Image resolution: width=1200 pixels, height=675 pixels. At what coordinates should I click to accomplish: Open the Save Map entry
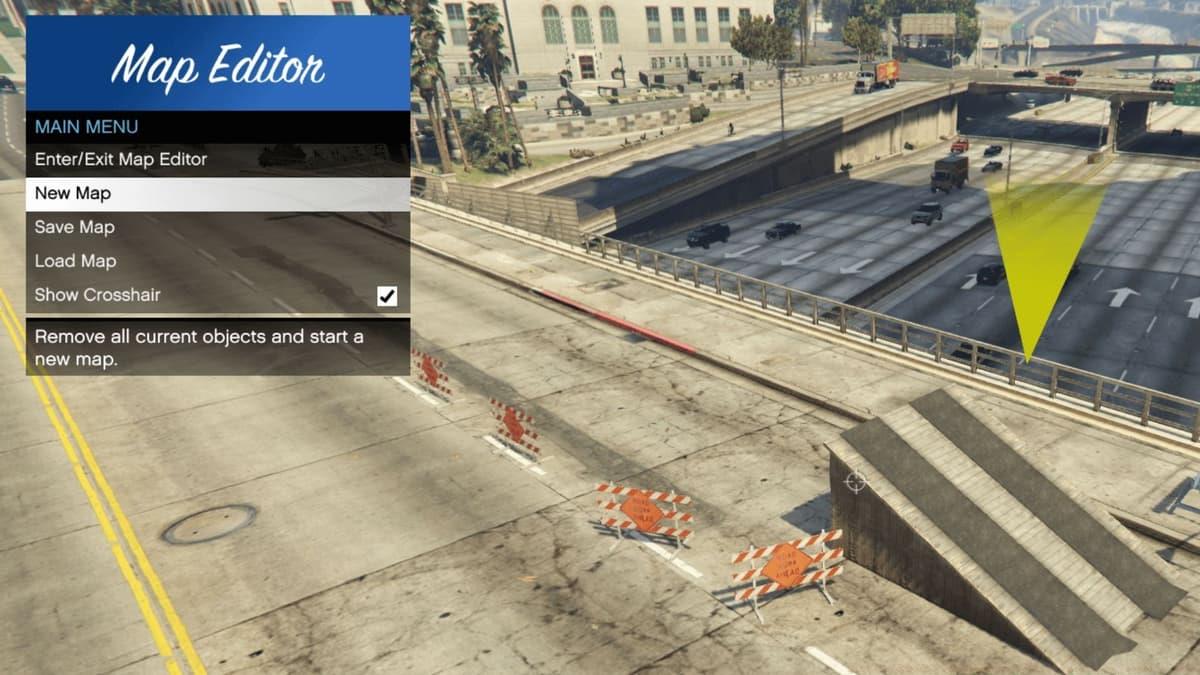[x=75, y=227]
